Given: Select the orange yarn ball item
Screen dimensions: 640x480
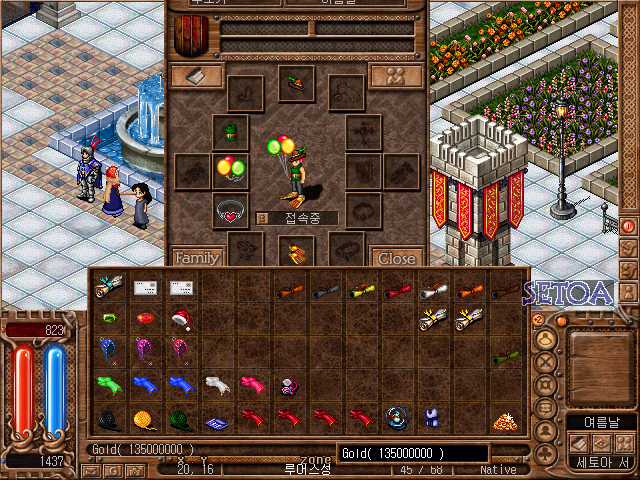Looking at the screenshot, I should click(142, 419).
